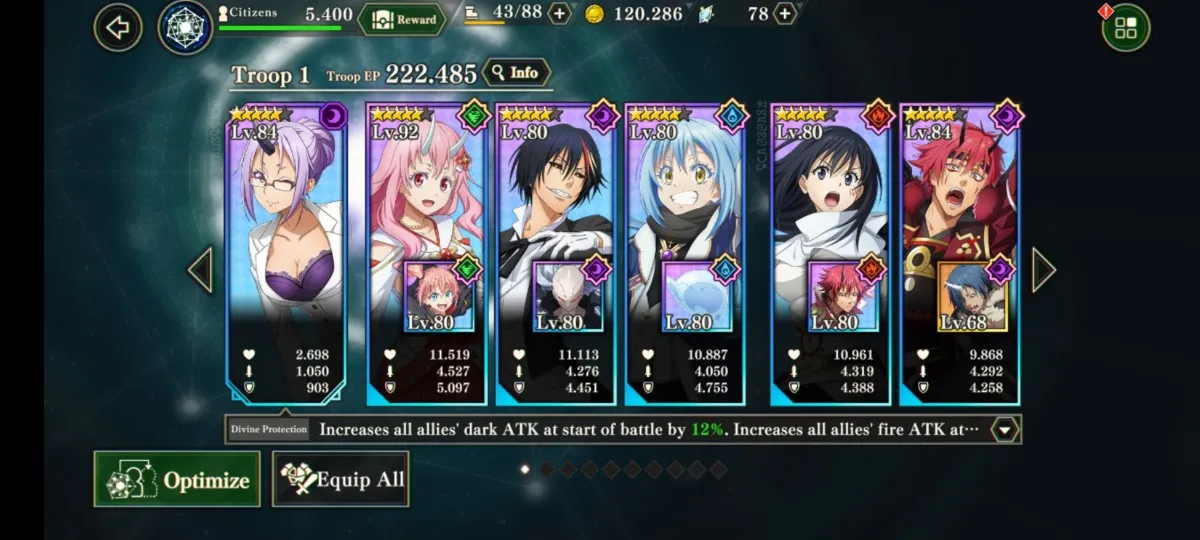The image size is (1200, 540).
Task: Switch to previous troop with left arrow
Action: tap(200, 270)
